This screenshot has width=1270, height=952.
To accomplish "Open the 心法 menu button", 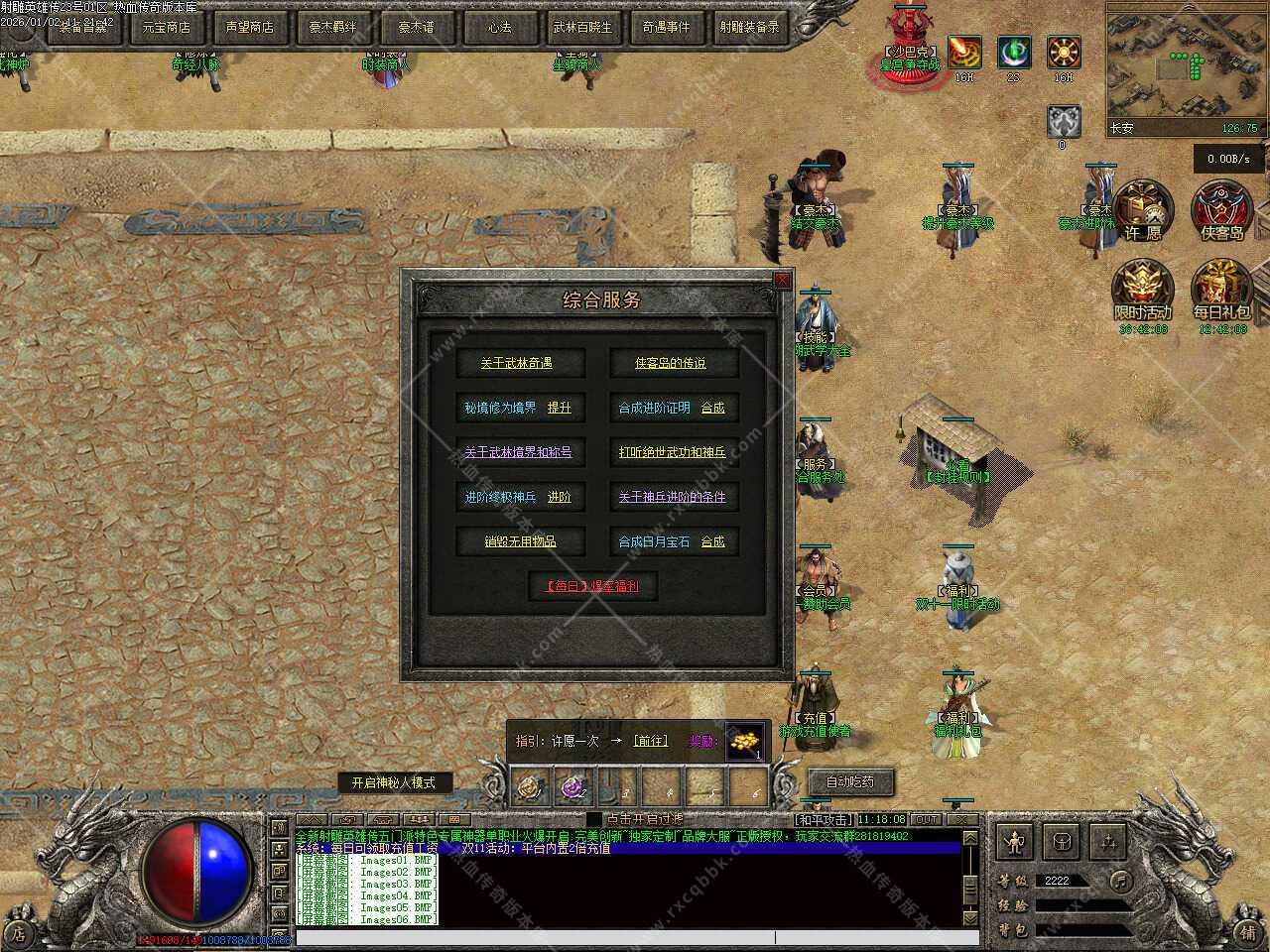I will [499, 27].
